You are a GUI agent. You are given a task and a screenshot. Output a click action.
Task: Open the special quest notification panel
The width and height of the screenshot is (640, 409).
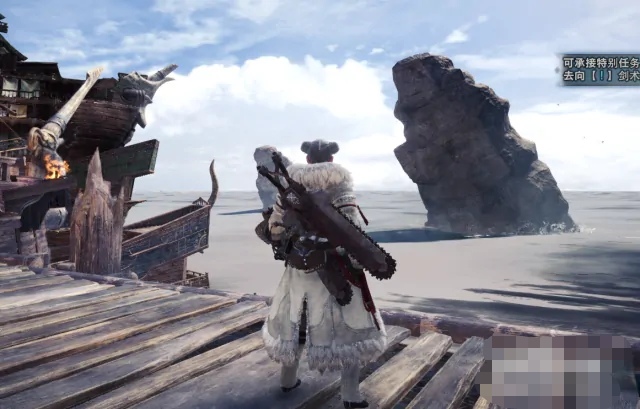coord(600,69)
